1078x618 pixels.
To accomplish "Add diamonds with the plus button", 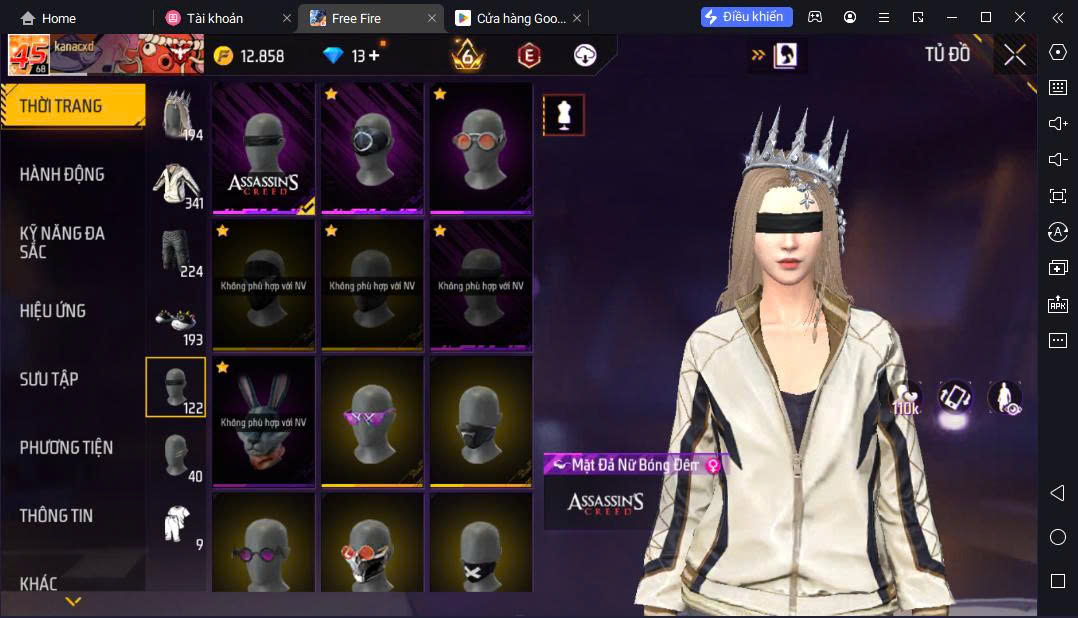I will [x=374, y=56].
